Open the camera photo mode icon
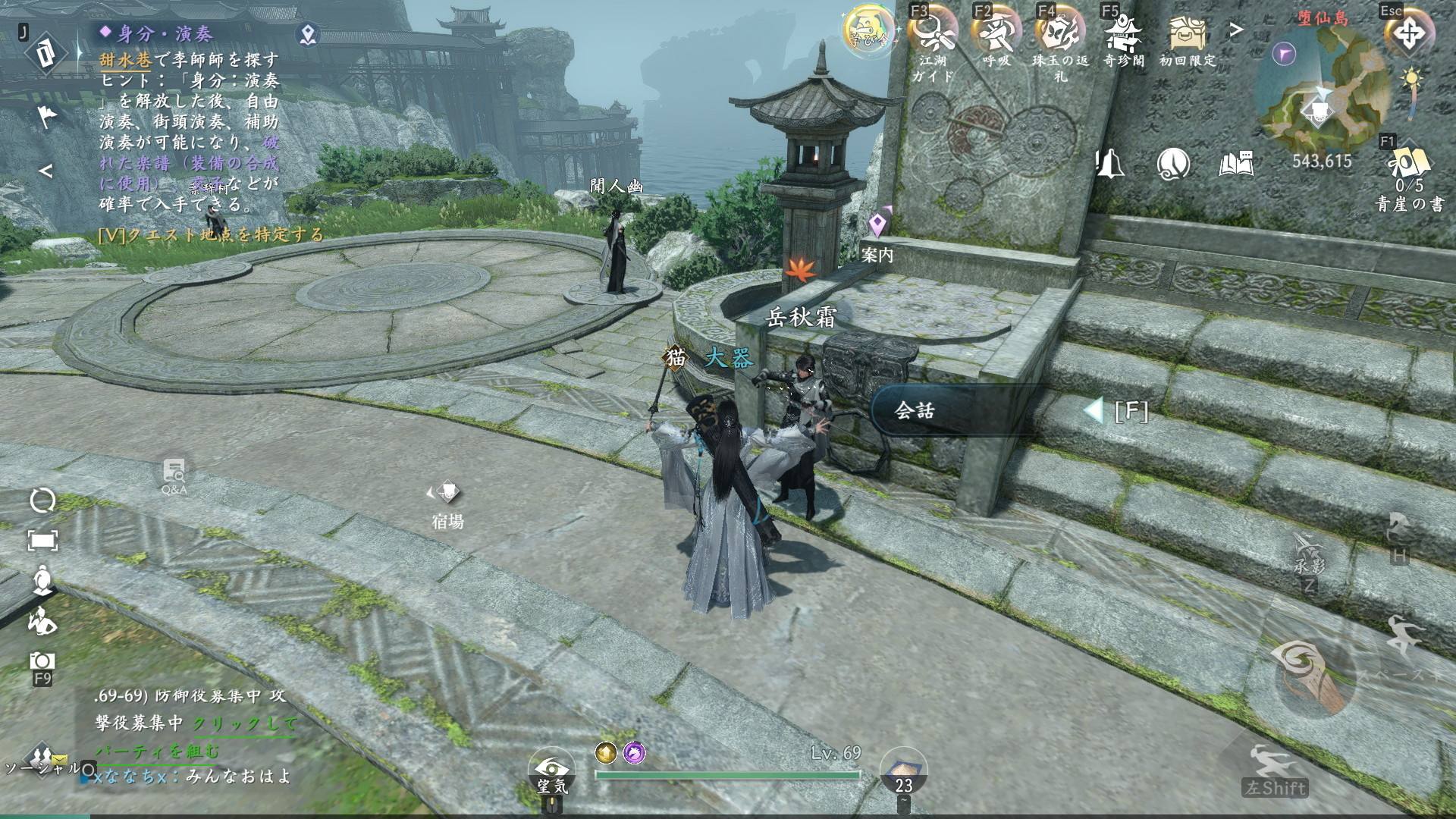This screenshot has width=1456, height=819. click(42, 662)
